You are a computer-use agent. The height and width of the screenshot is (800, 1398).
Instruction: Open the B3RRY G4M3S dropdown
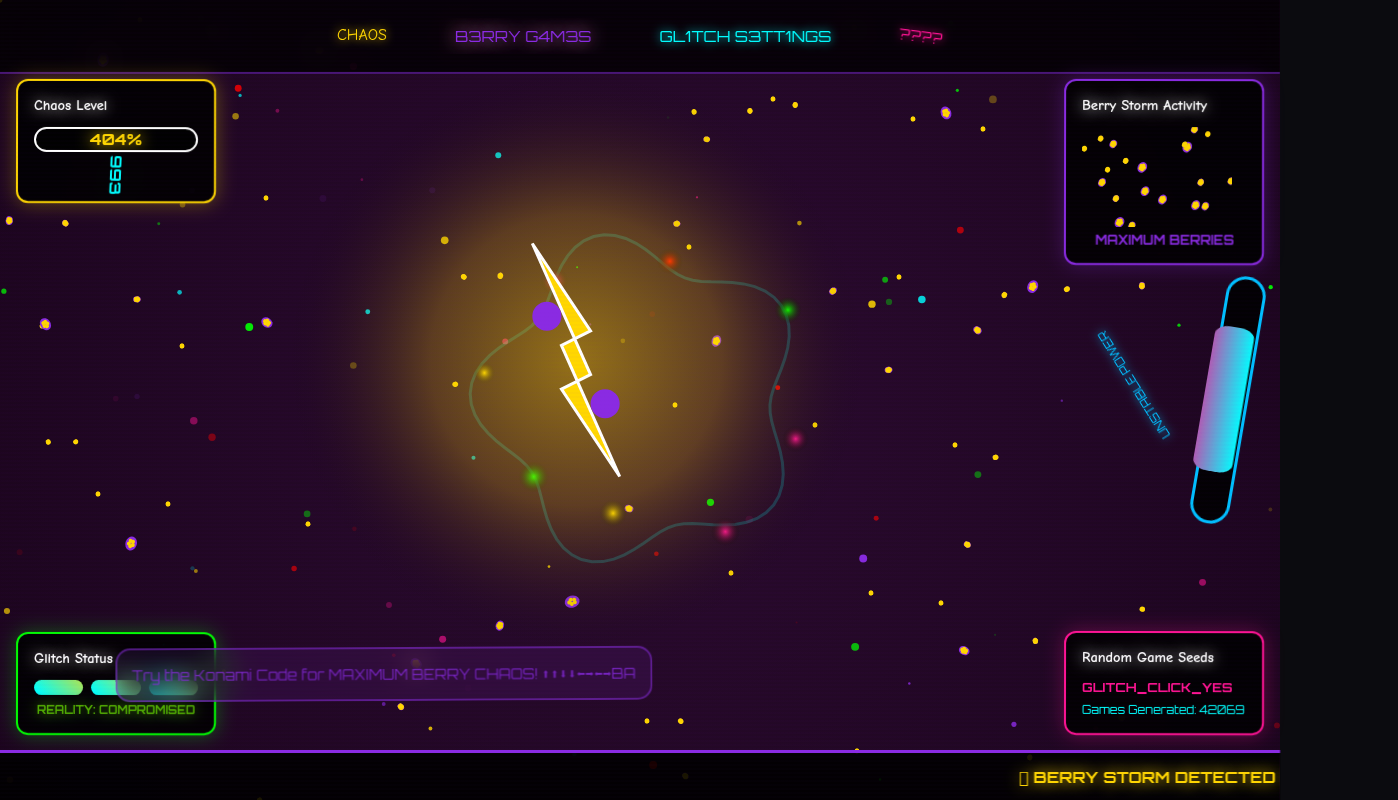click(523, 34)
